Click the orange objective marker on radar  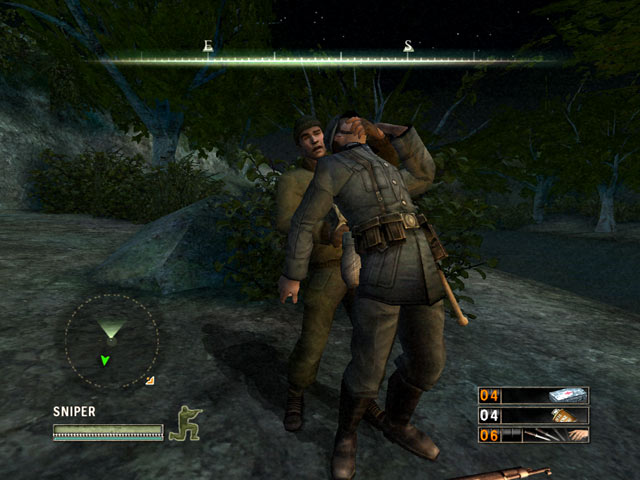tap(150, 380)
